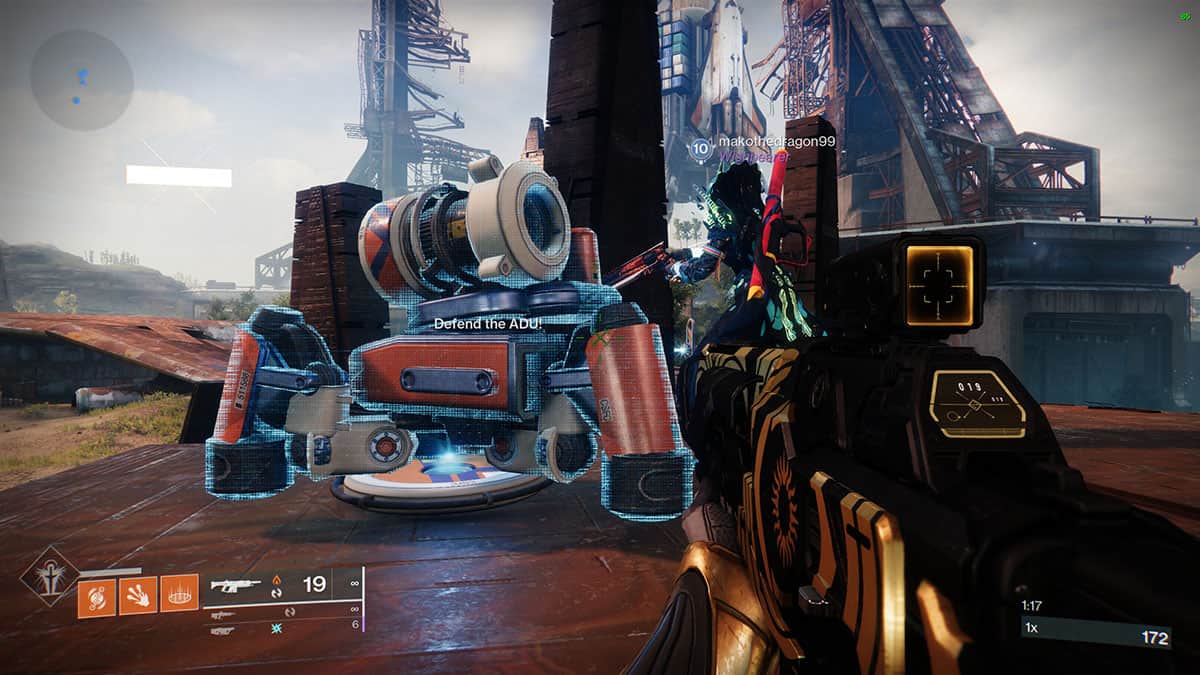Choose the heavy weapon with stasis symbol
The width and height of the screenshot is (1200, 675).
pyautogui.click(x=223, y=630)
